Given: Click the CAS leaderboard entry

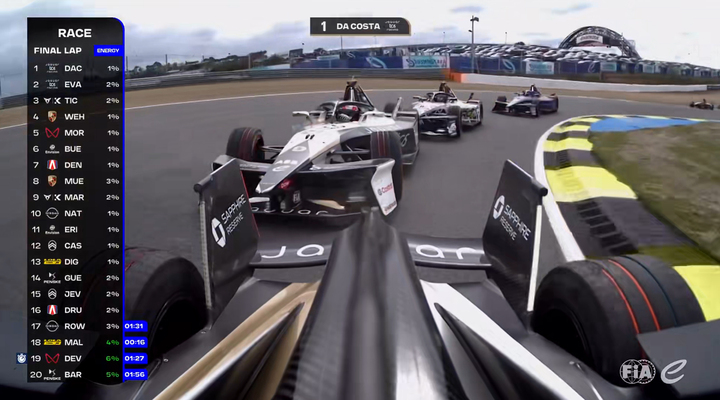Looking at the screenshot, I should [x=76, y=245].
